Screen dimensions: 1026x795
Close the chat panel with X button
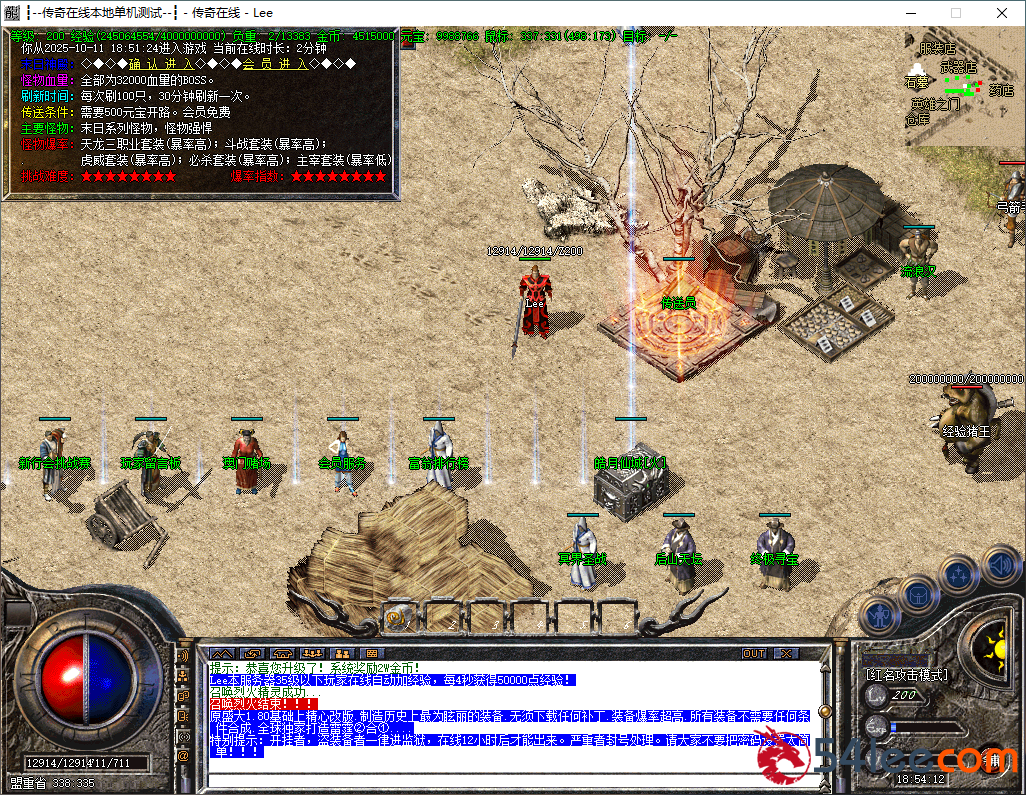click(x=788, y=653)
